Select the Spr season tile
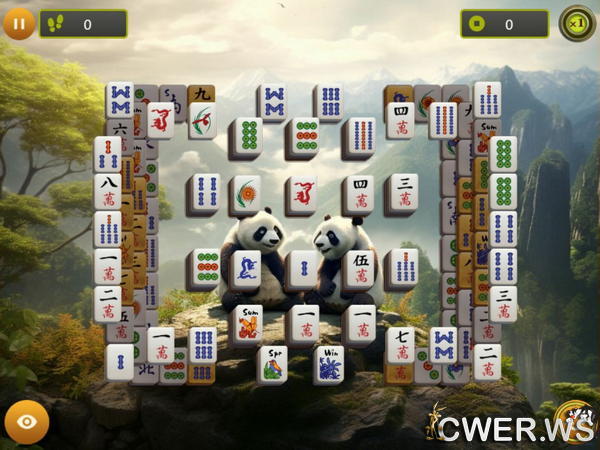 point(272,363)
